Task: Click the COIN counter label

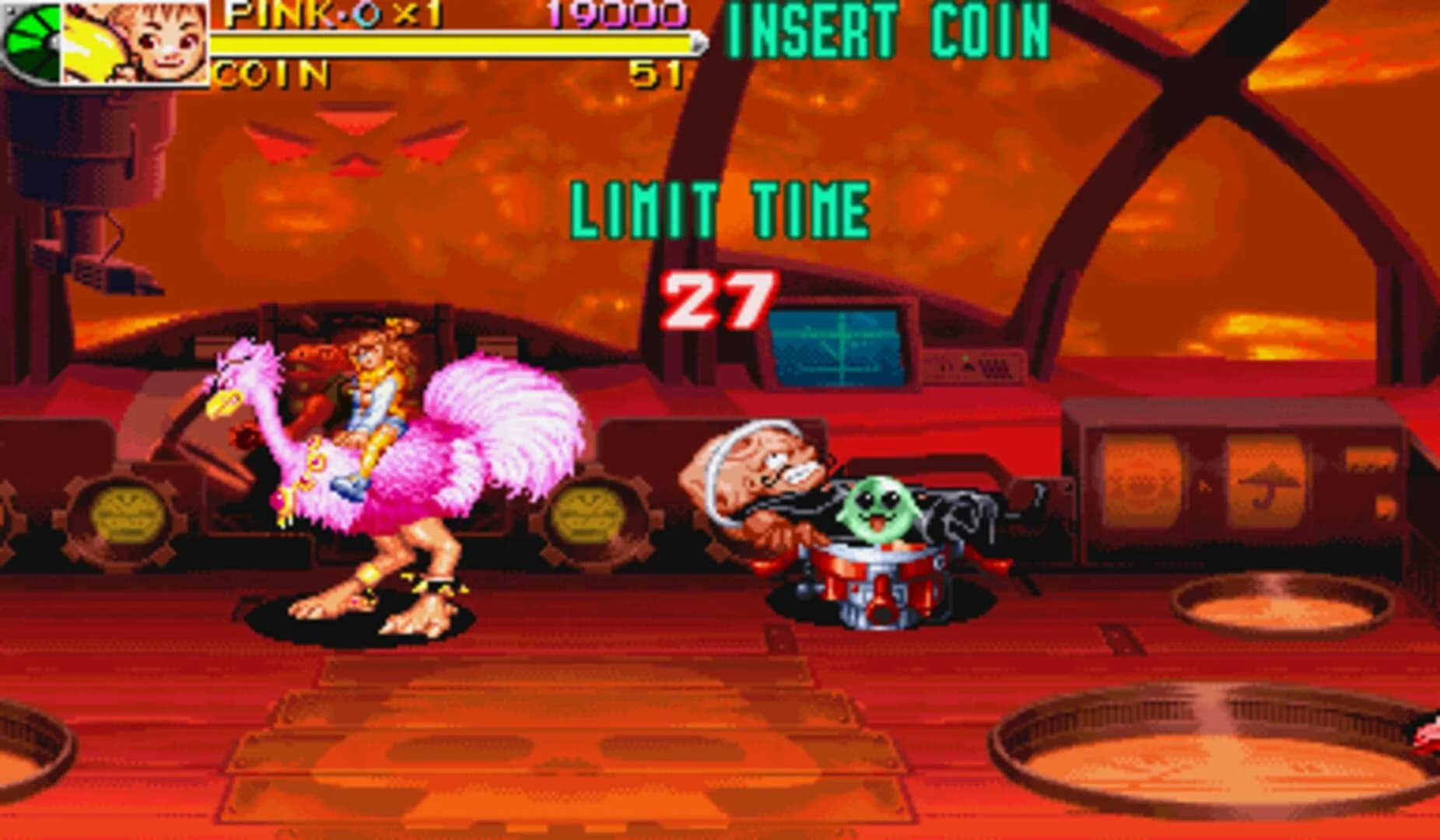Action: pos(268,75)
